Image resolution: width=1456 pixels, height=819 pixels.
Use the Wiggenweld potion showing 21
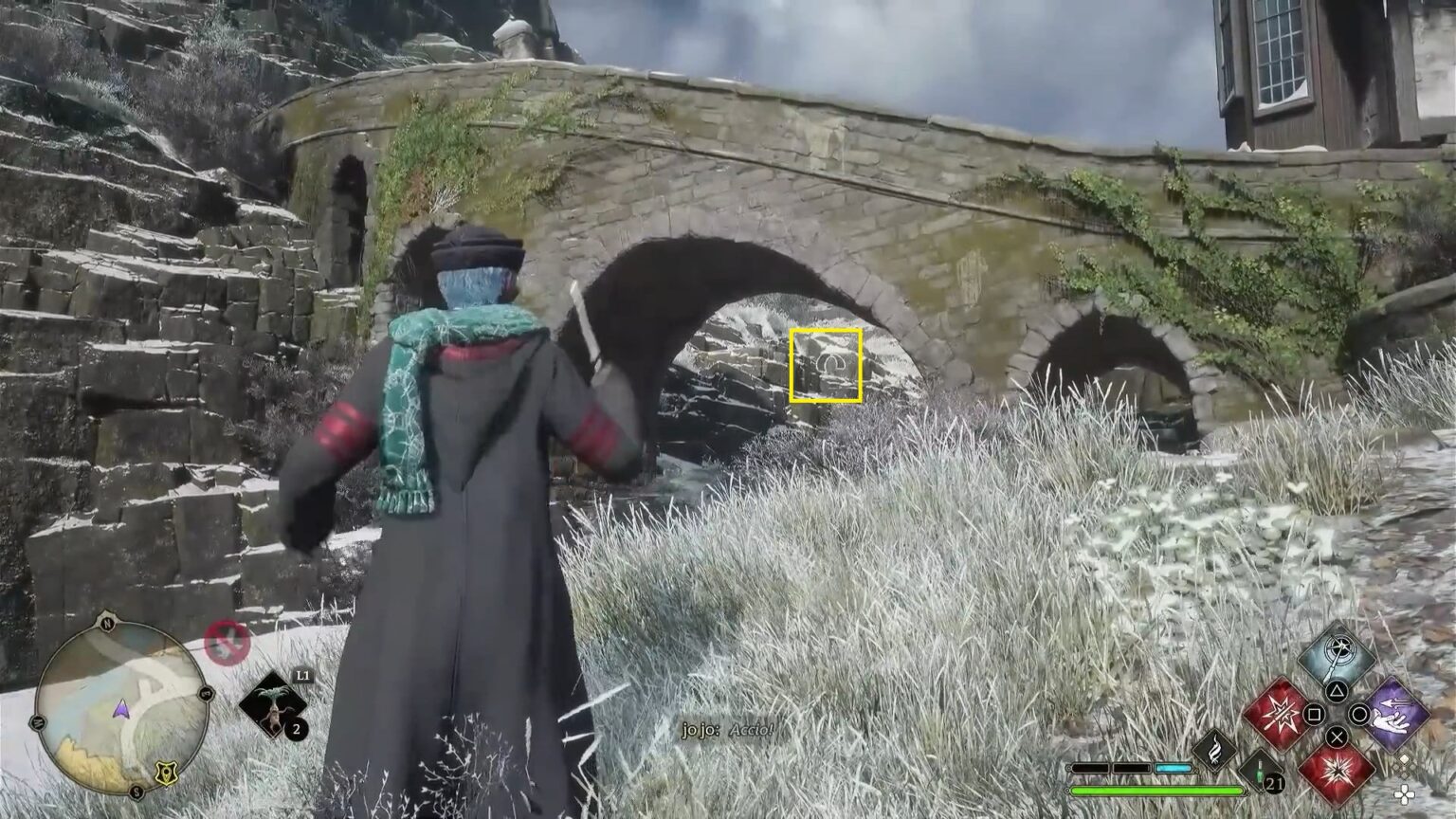coord(1259,772)
